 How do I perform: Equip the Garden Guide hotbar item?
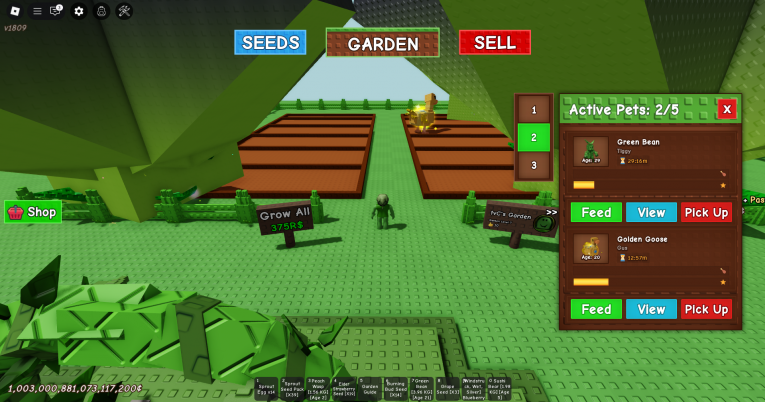pyautogui.click(x=369, y=389)
